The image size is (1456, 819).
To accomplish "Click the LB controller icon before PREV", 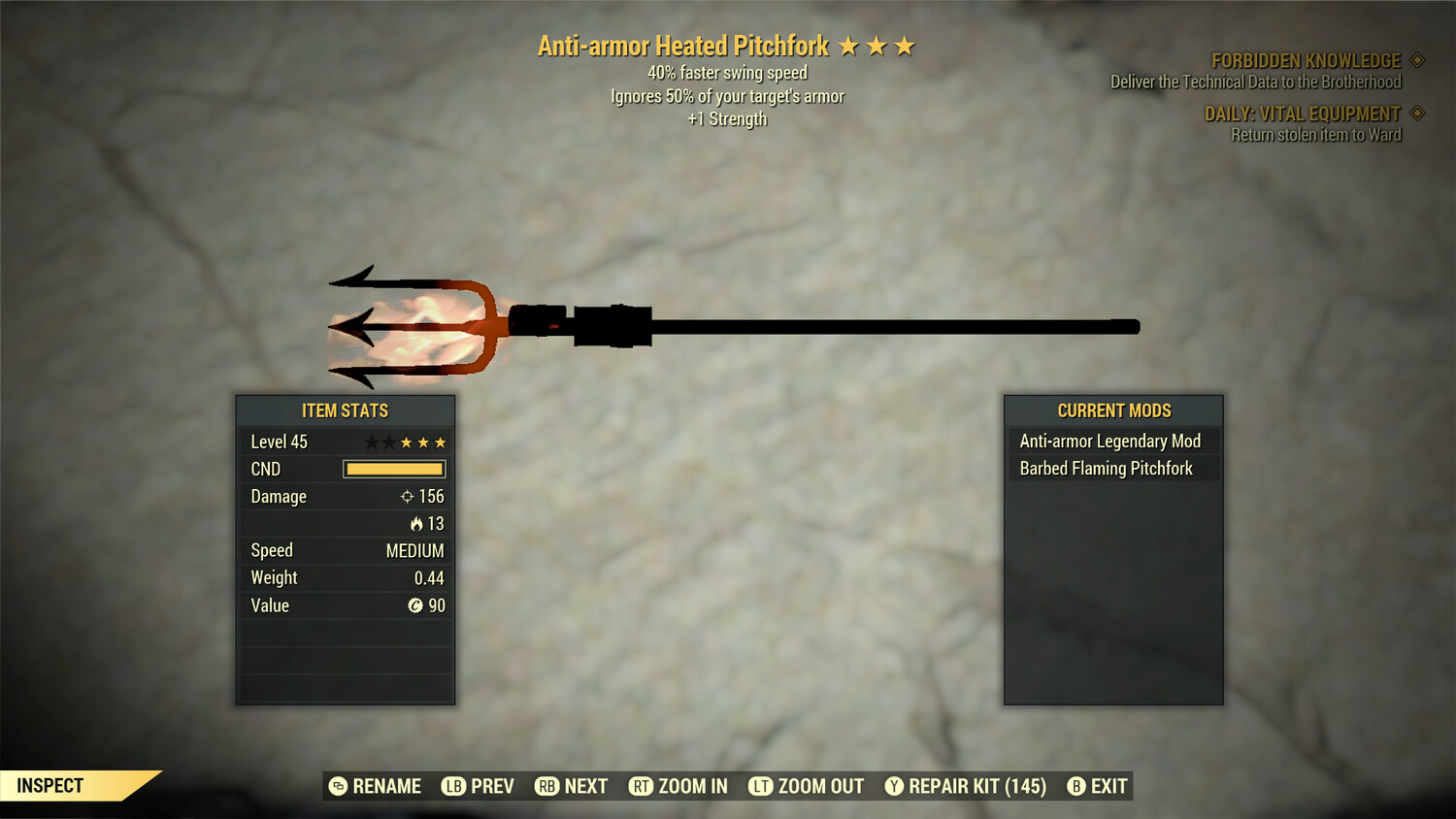I will coord(451,786).
